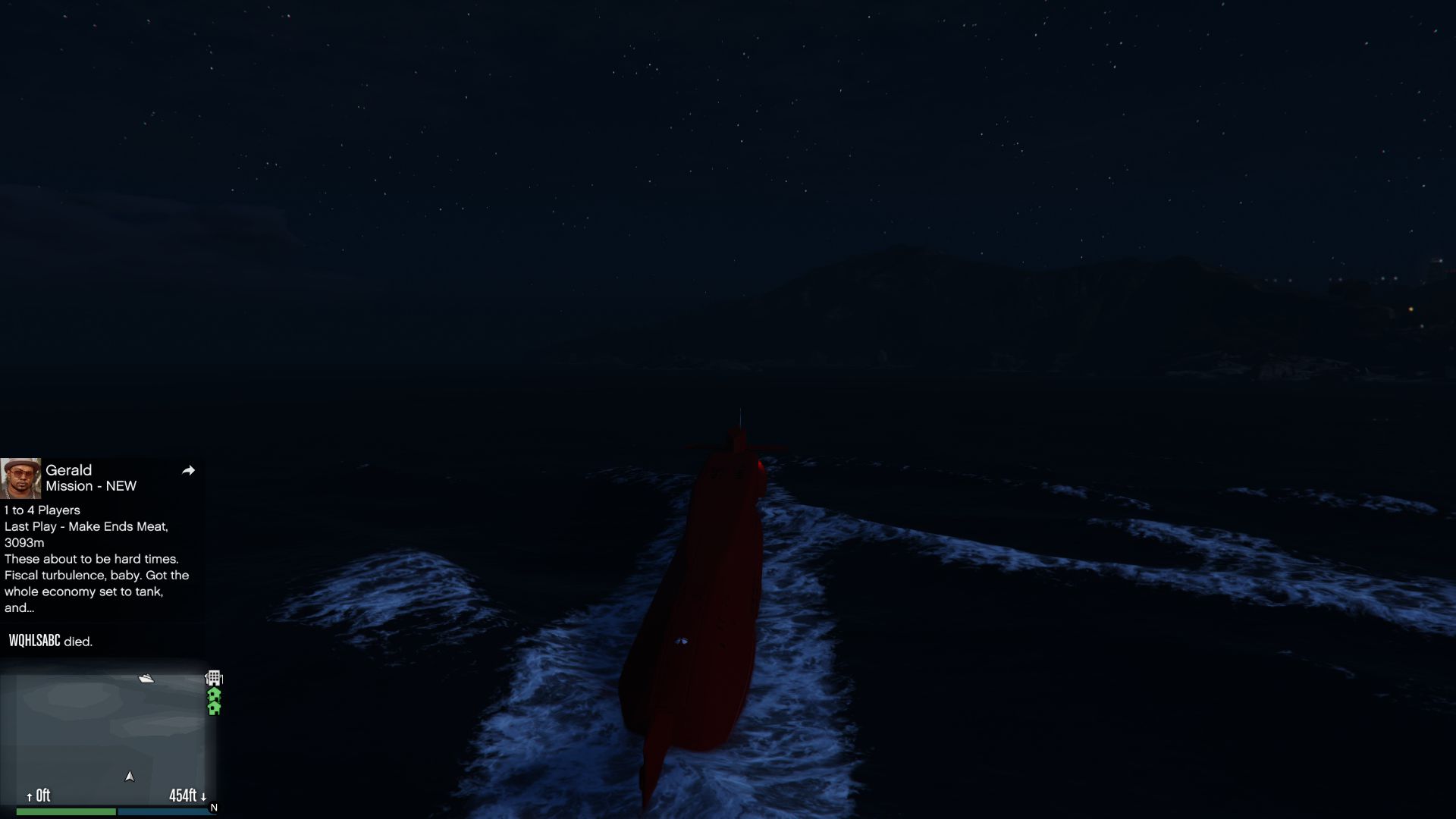Select the player arrow marker on minimap

[130, 777]
